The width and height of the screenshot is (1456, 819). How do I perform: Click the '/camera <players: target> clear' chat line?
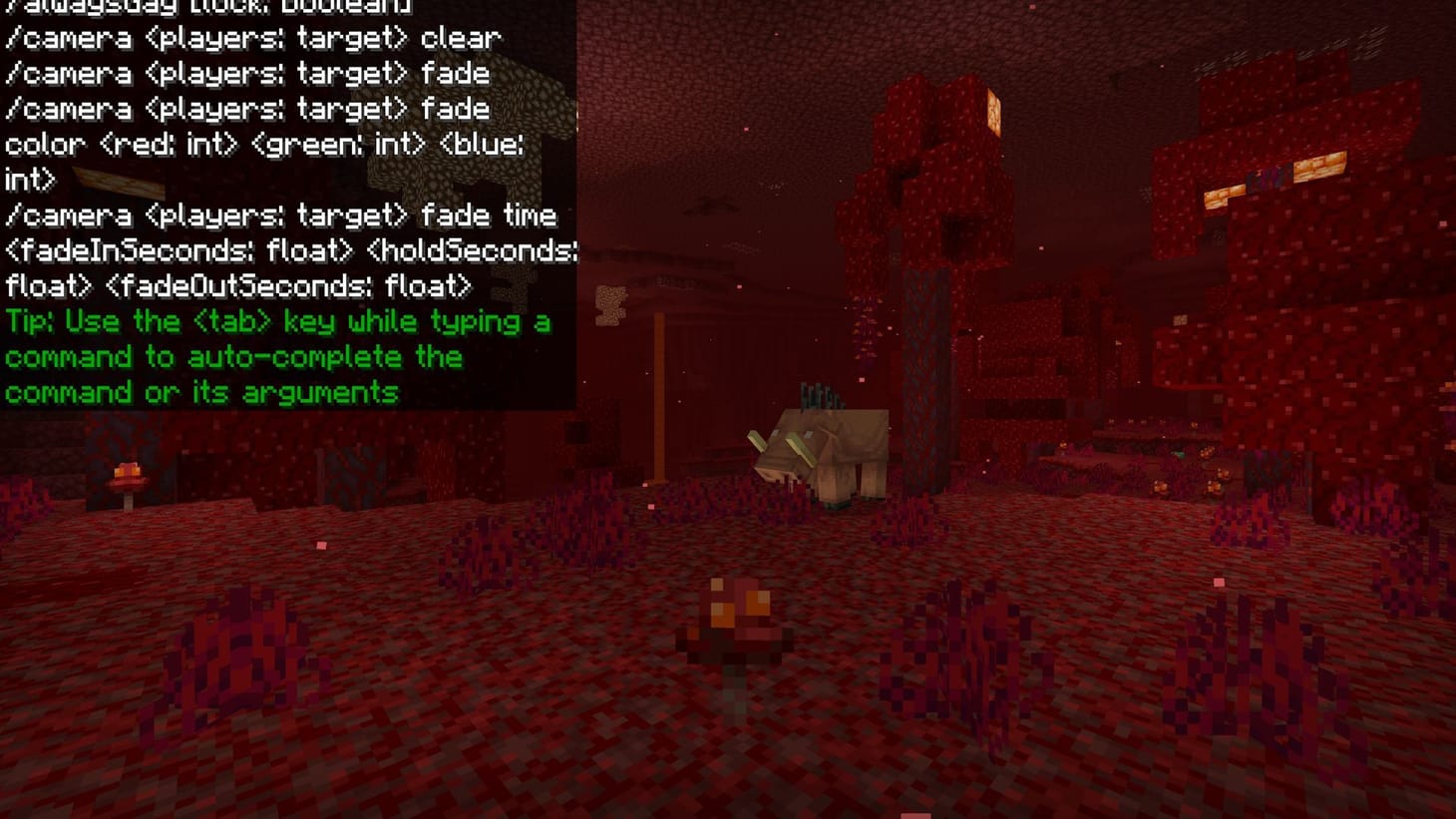tap(249, 38)
